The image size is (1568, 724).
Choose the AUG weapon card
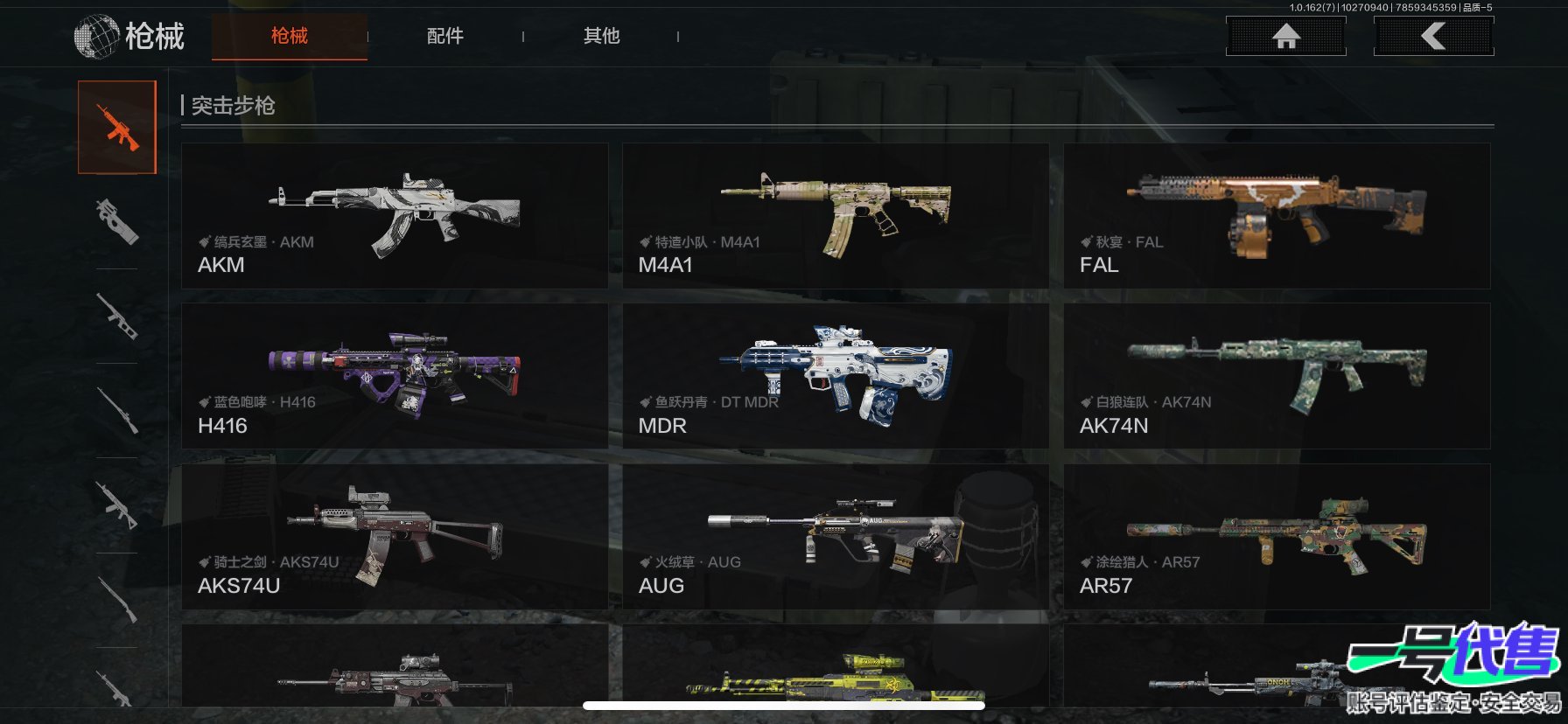tap(836, 537)
